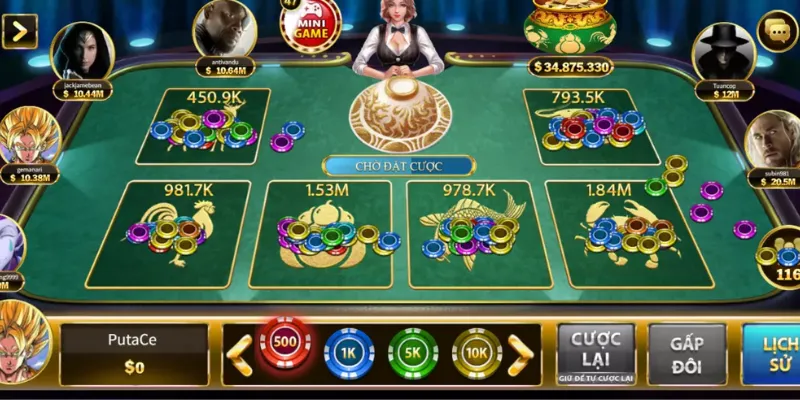Expand the side menu arrow button
The height and width of the screenshot is (400, 800).
pos(19,31)
